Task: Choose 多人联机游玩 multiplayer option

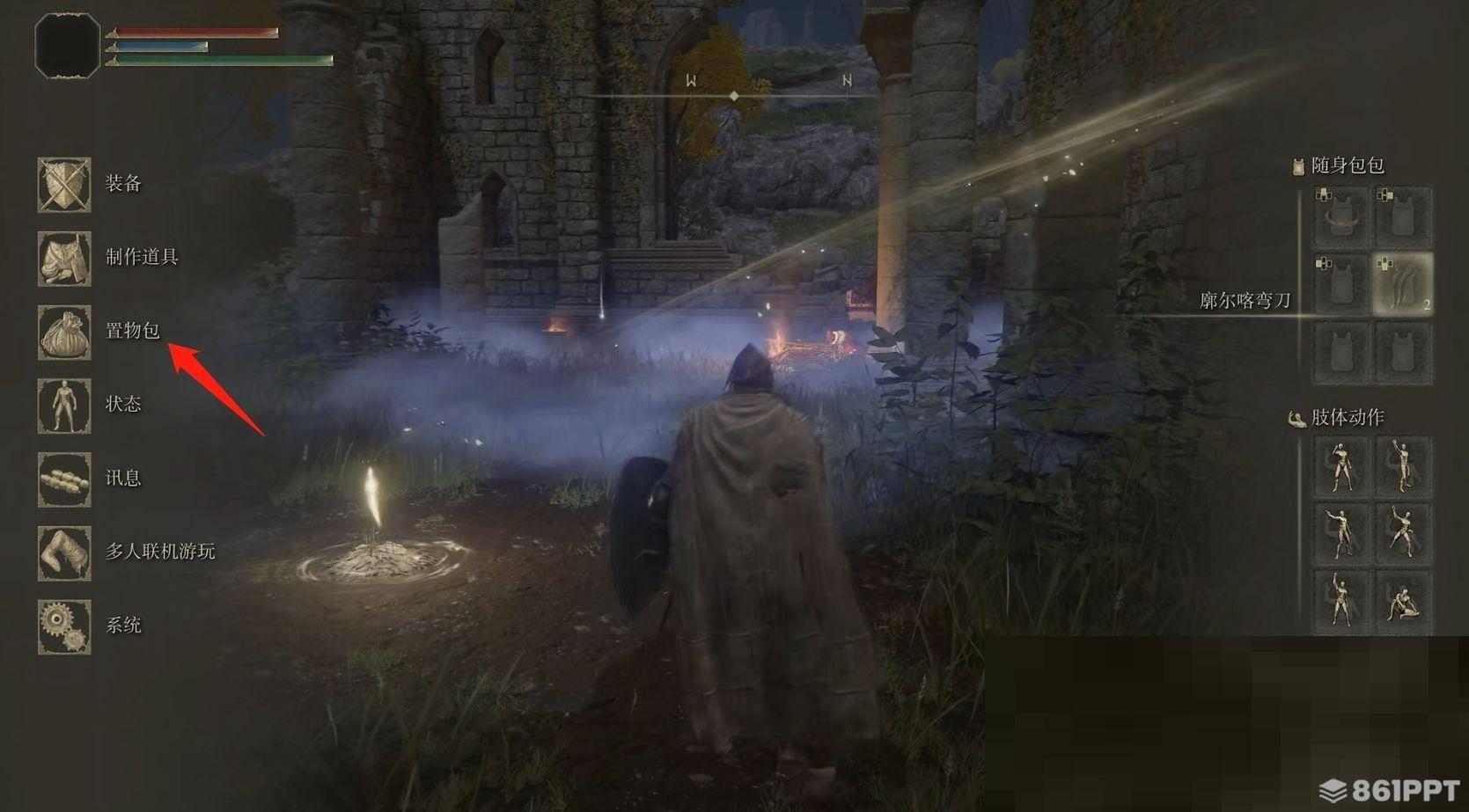Action: click(x=64, y=553)
